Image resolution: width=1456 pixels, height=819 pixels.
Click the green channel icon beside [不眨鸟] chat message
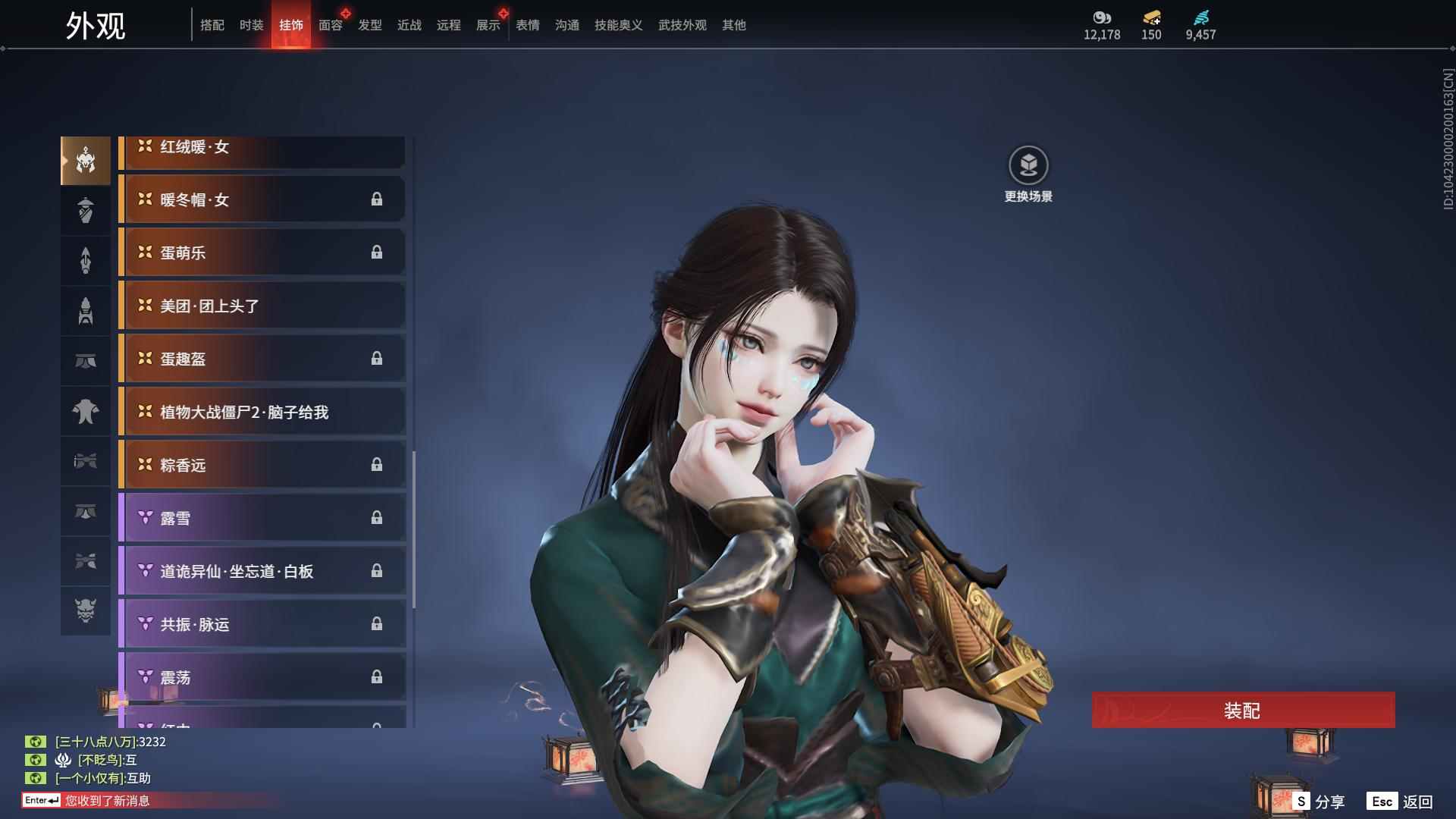click(x=36, y=759)
